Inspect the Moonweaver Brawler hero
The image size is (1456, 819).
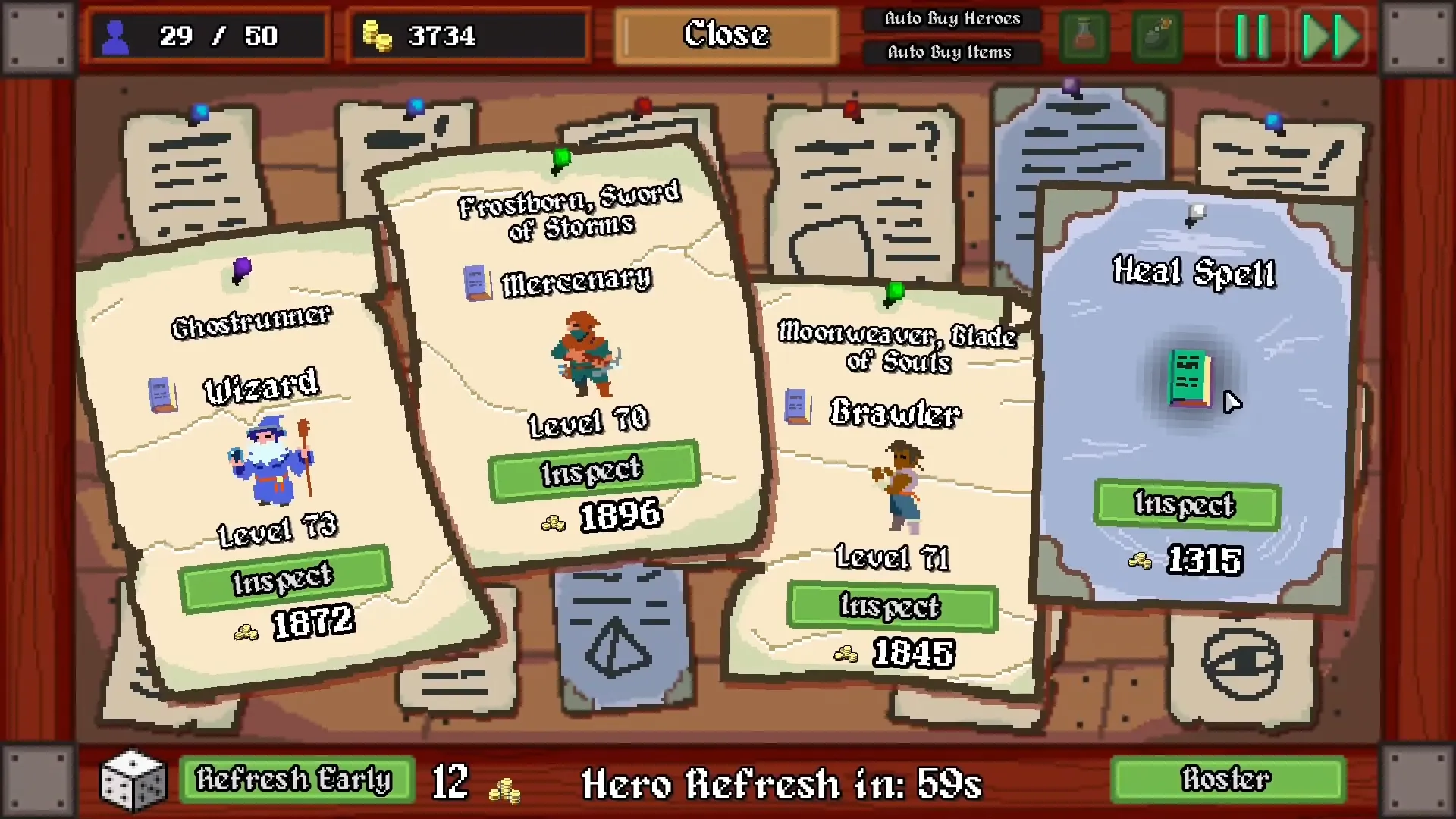coord(891,606)
